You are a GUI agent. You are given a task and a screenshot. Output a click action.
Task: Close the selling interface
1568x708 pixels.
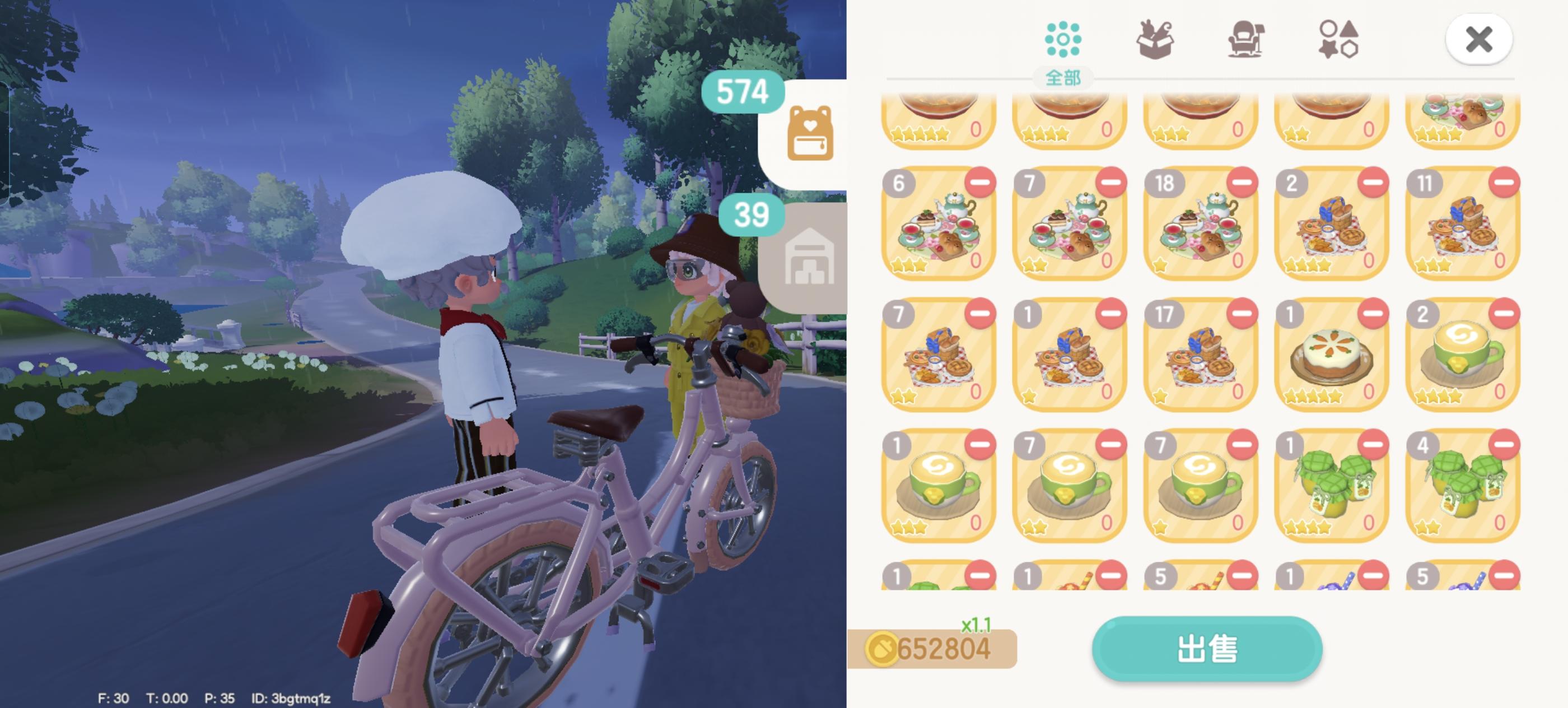(x=1479, y=39)
